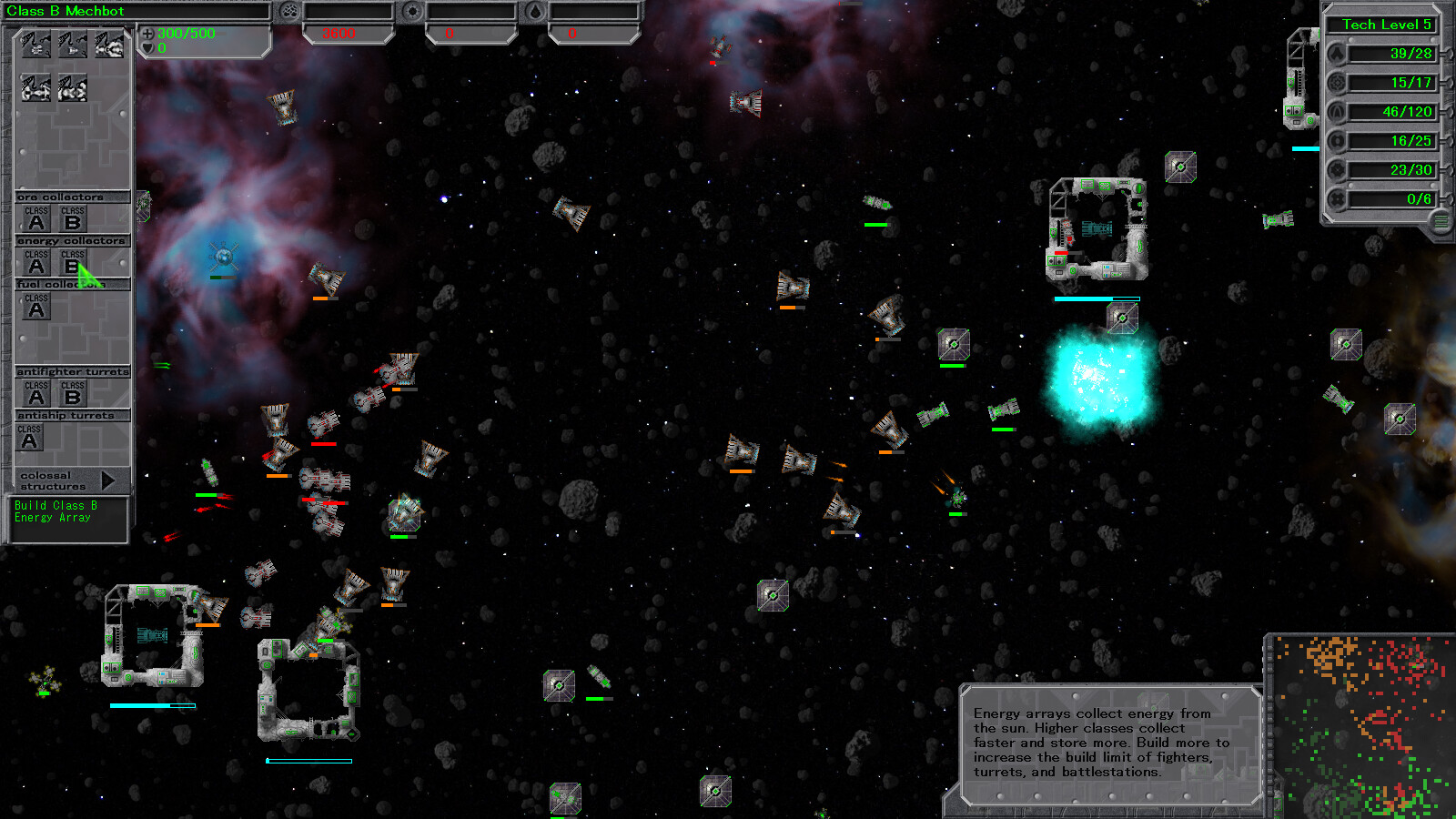Select the Class A fuel collector icon
Screen dimensions: 1456x819
[36, 306]
